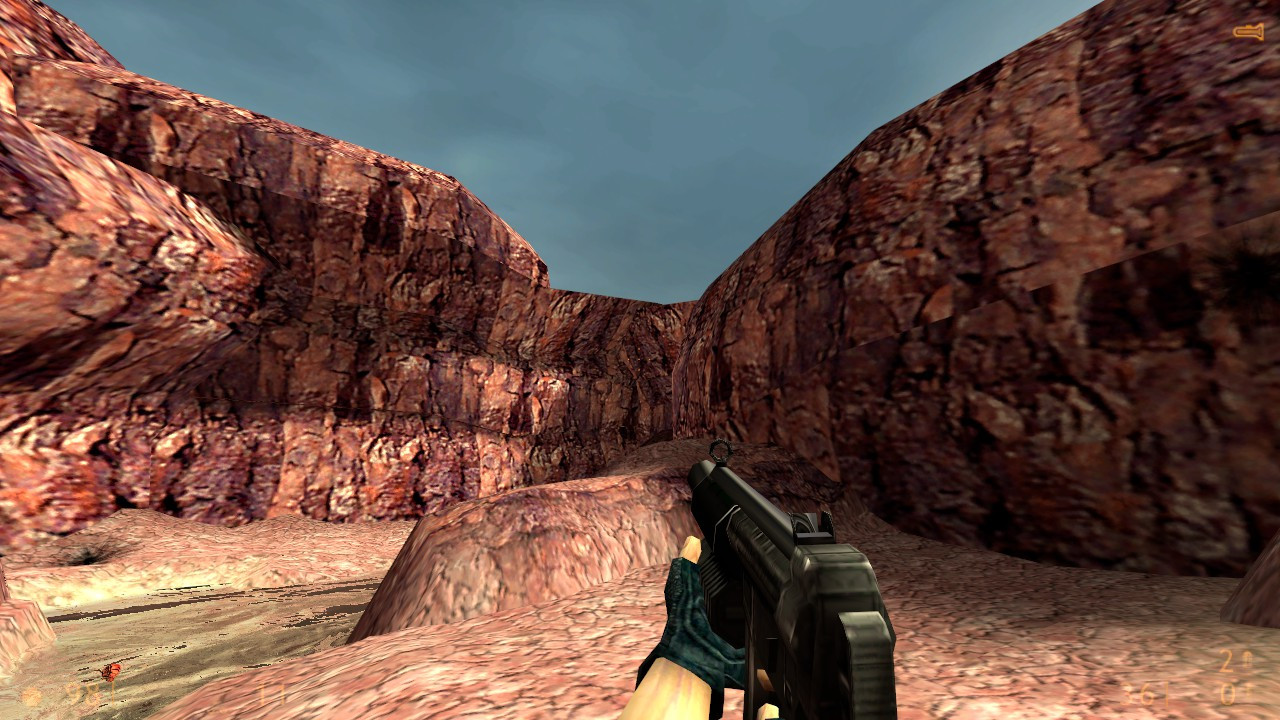This screenshot has height=720, width=1280.
Task: Click the divider between ammo counters
Action: pyautogui.click(x=1165, y=692)
